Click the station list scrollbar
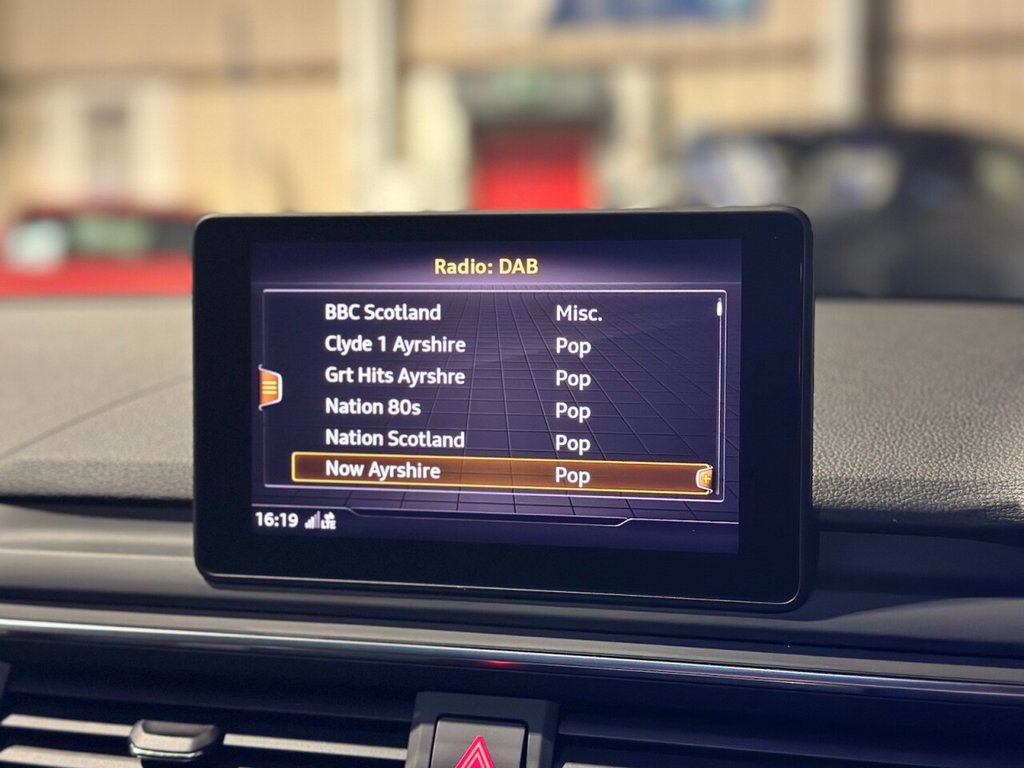The height and width of the screenshot is (768, 1024). pyautogui.click(x=718, y=380)
